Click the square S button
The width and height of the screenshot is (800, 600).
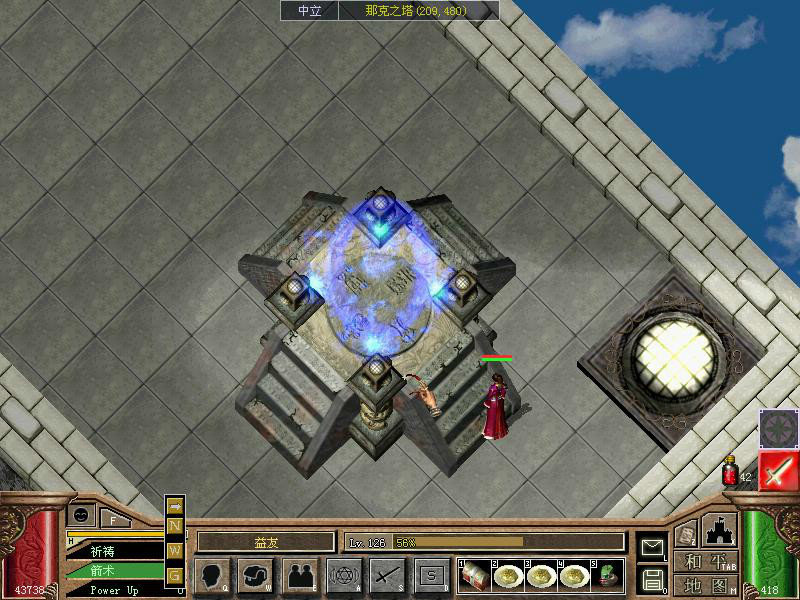(430, 575)
